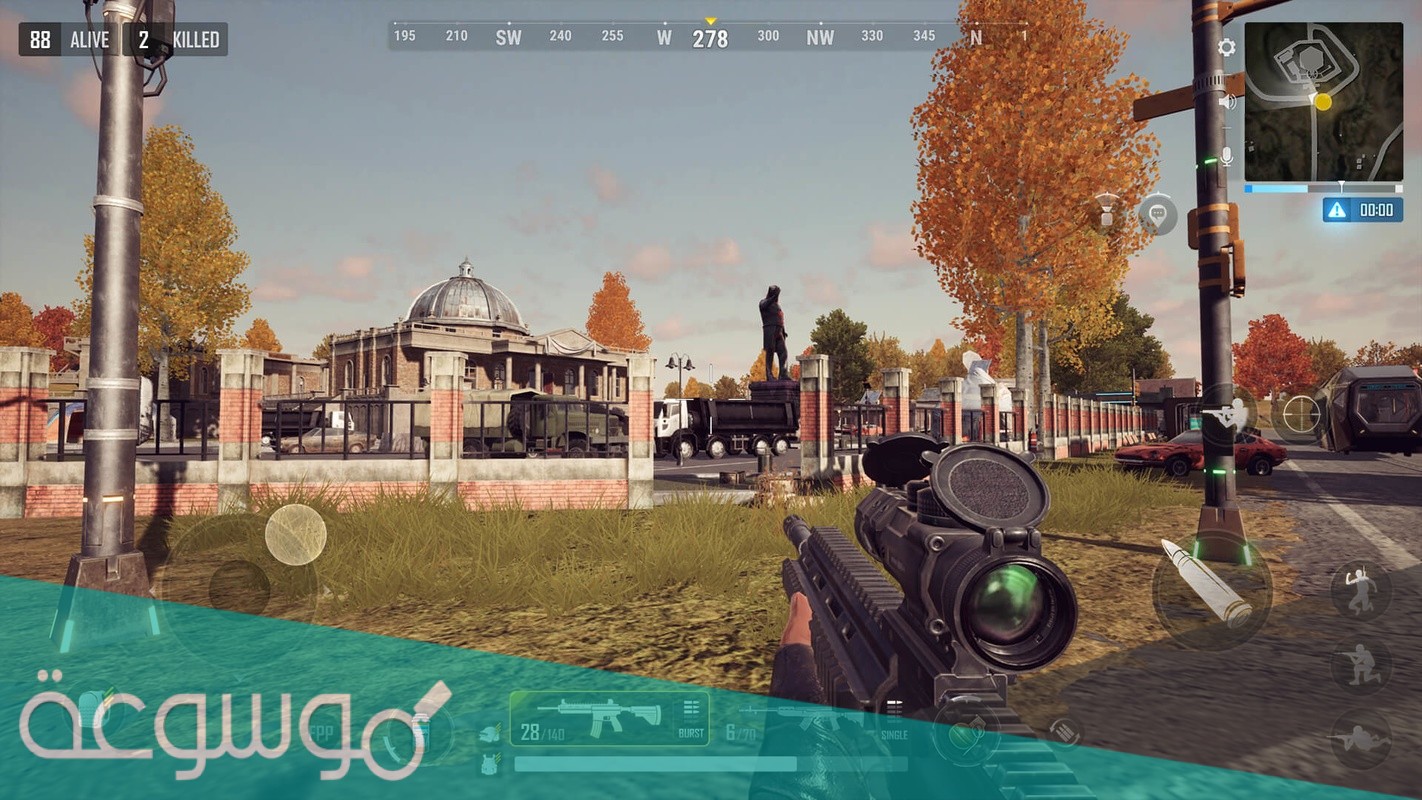Toggle the microphone voice icon
Screen dimensions: 1422x800
(1226, 157)
